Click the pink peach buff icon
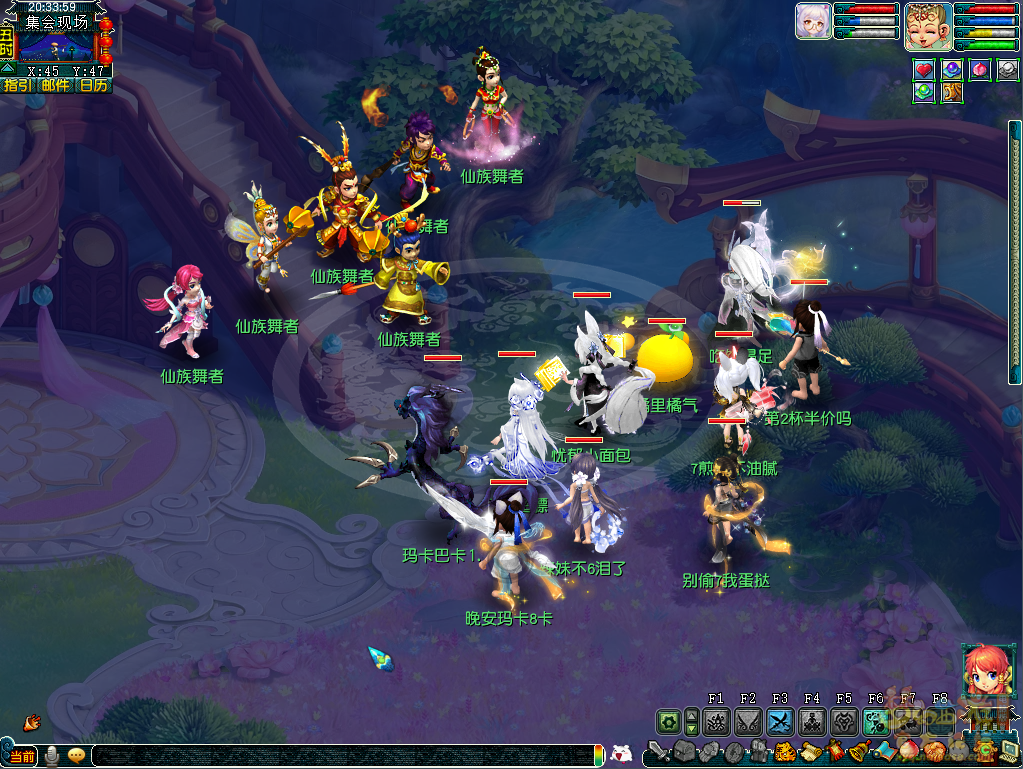Screen dimensions: 1023x769 click(x=980, y=70)
